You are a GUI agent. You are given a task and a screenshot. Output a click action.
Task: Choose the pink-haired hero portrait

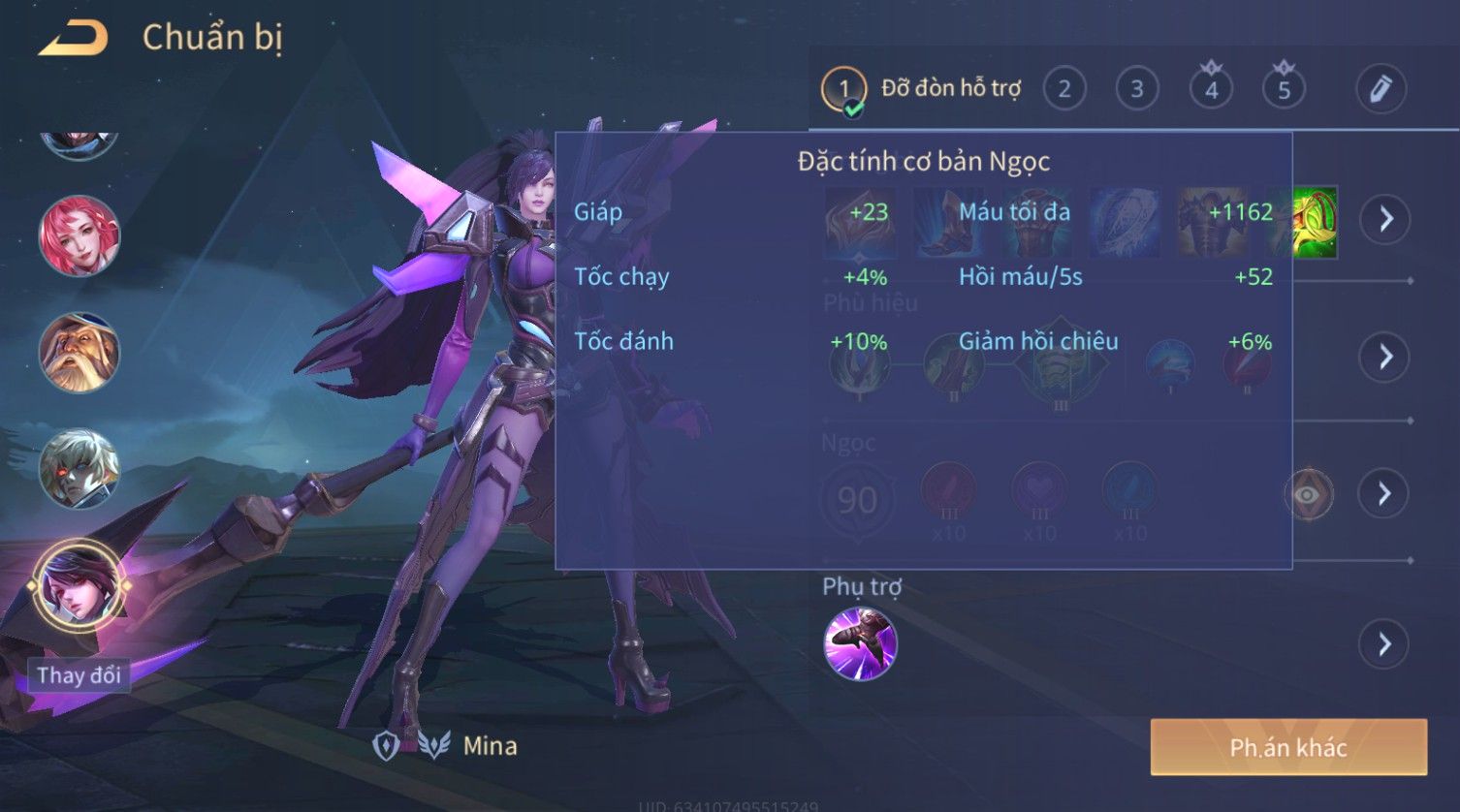click(79, 235)
